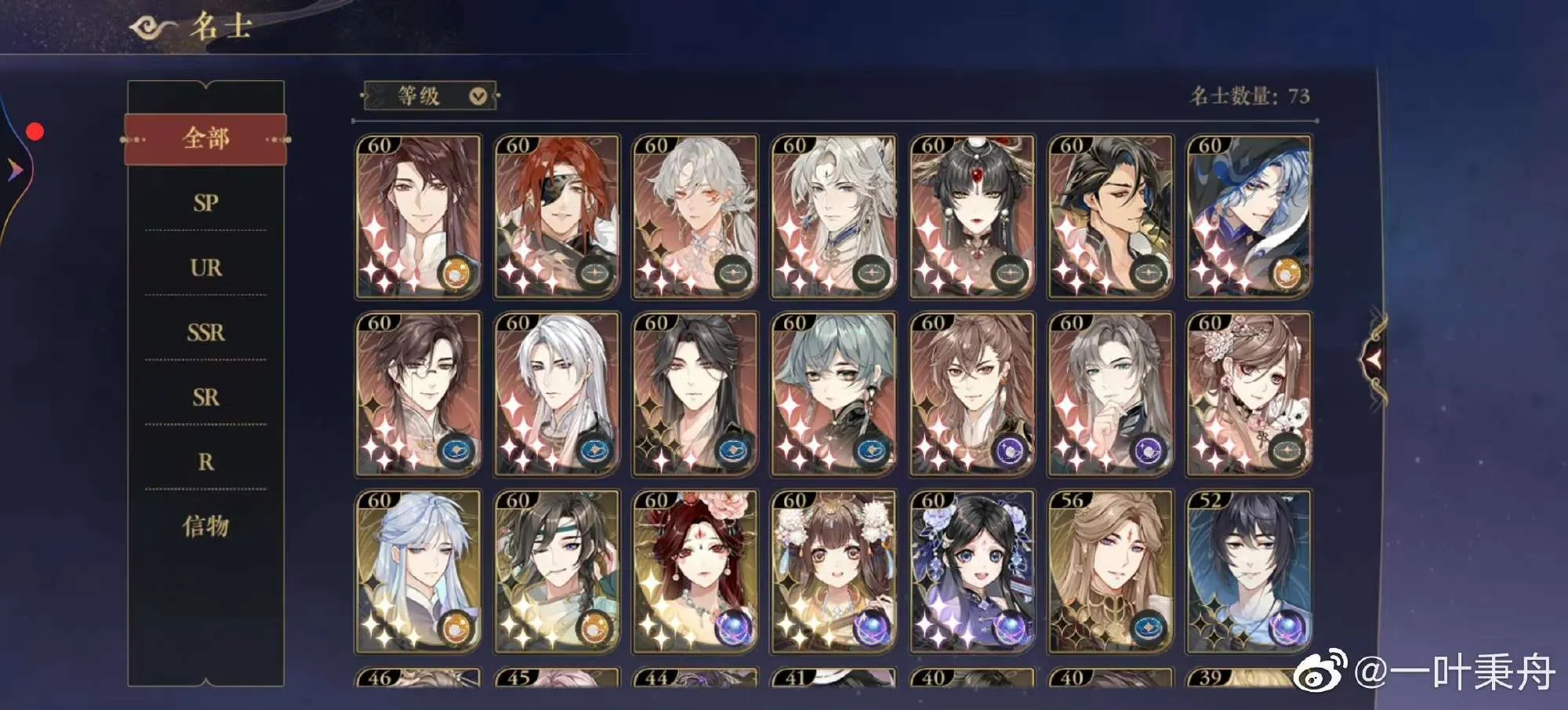Click the purple arrow at the left edge

tap(14, 169)
